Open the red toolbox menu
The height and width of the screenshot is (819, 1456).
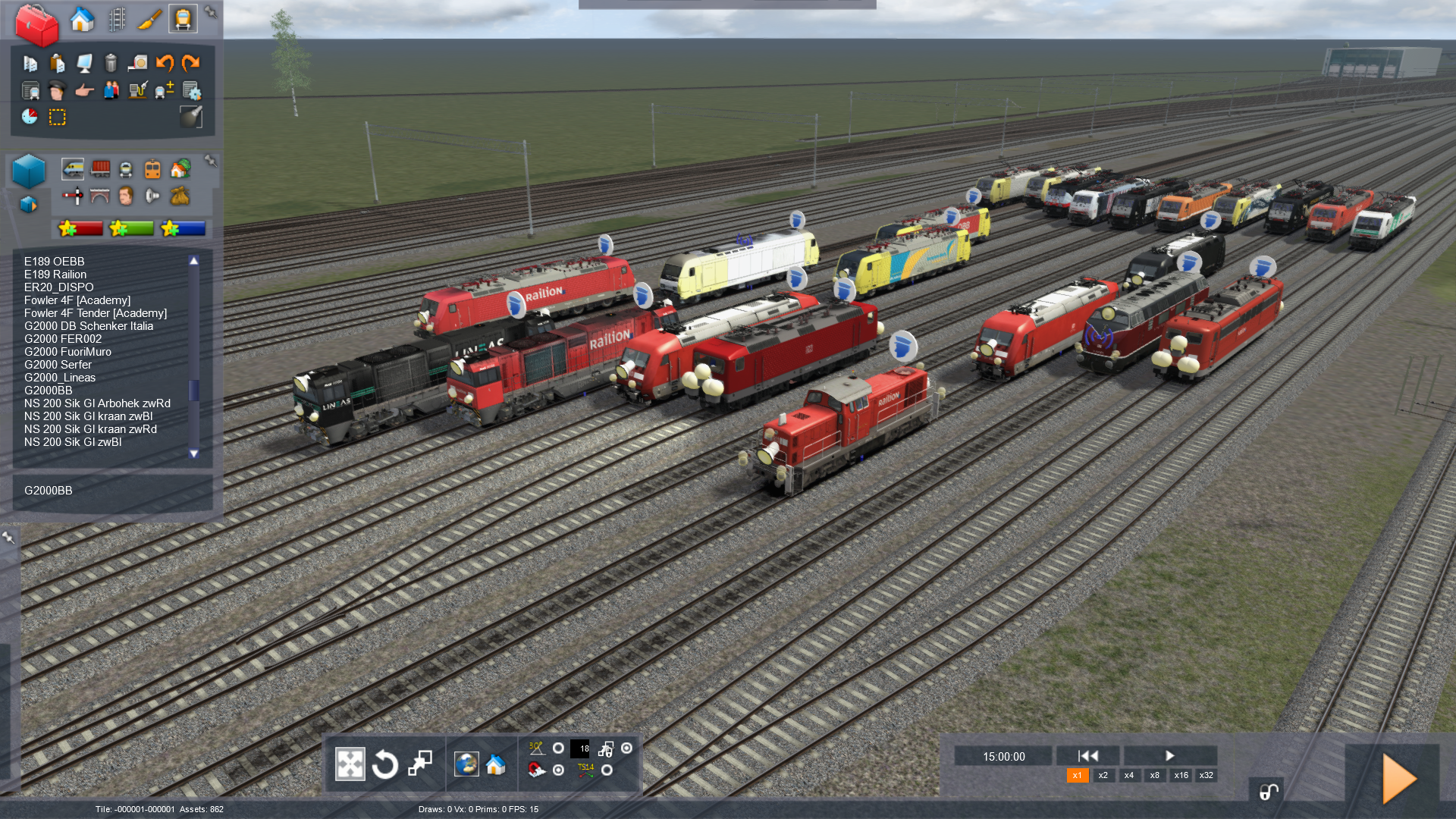pos(36,24)
